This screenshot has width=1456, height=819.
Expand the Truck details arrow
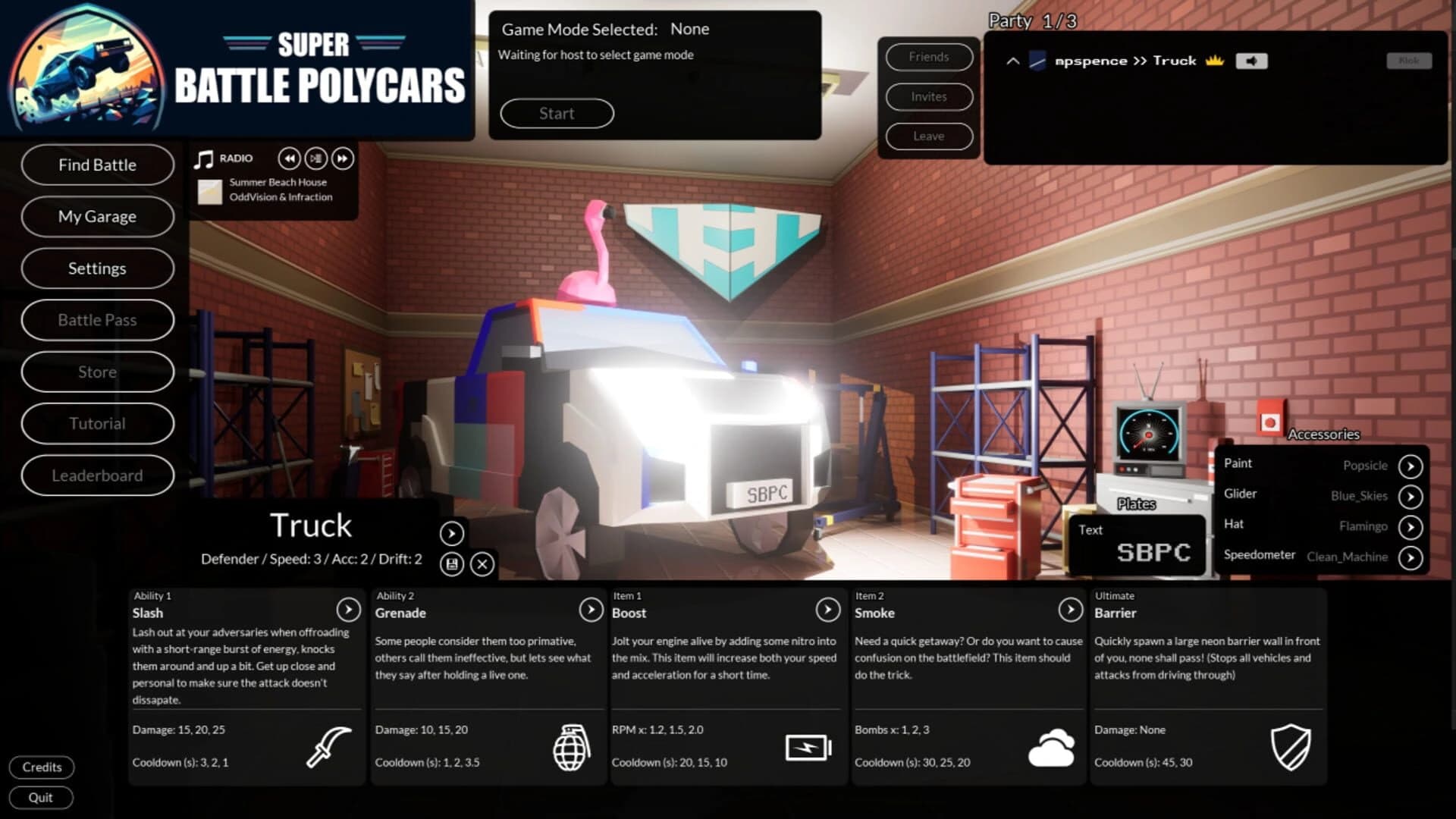click(x=452, y=534)
